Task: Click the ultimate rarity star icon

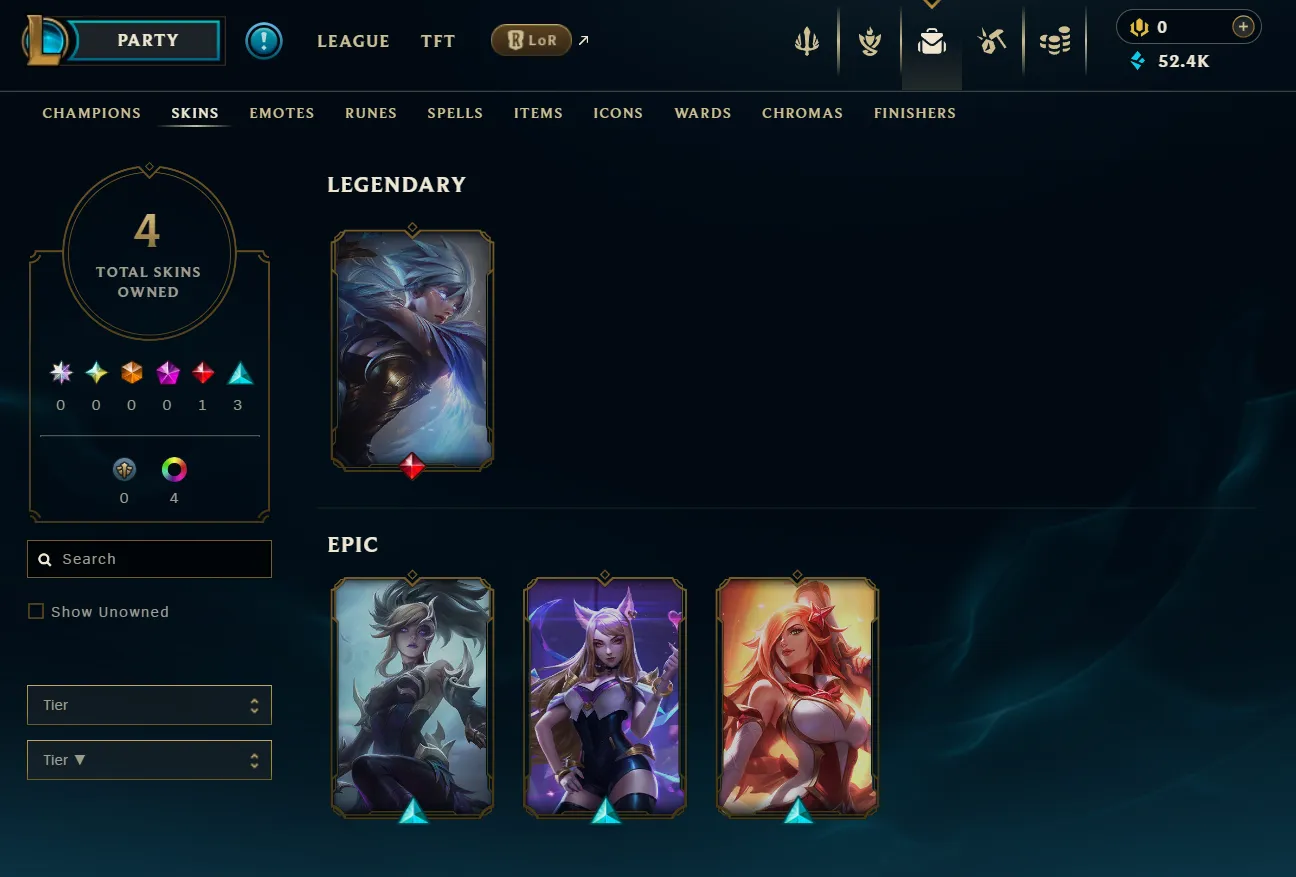Action: tap(60, 372)
